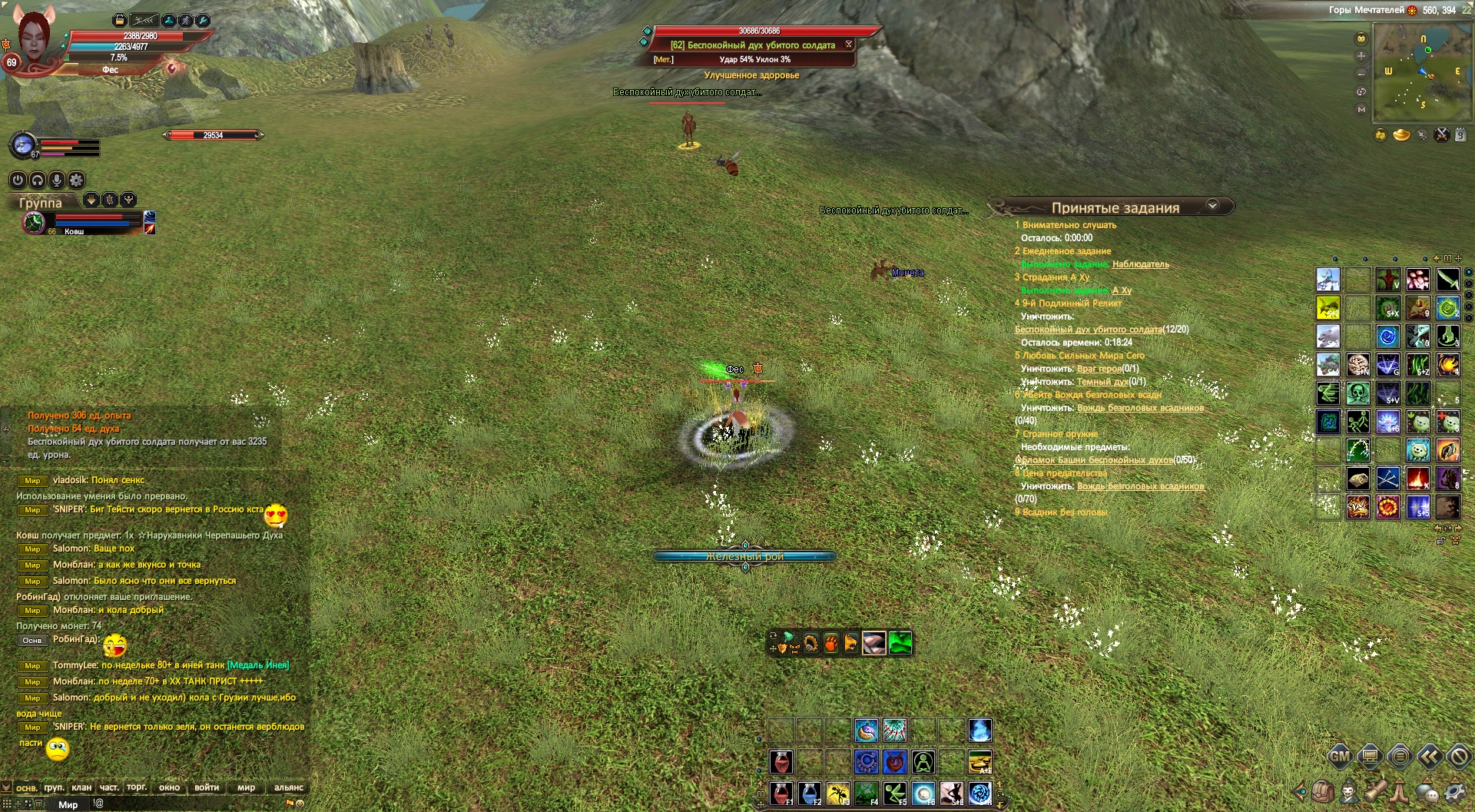Switch chat to the 'клан' tab

(x=81, y=787)
